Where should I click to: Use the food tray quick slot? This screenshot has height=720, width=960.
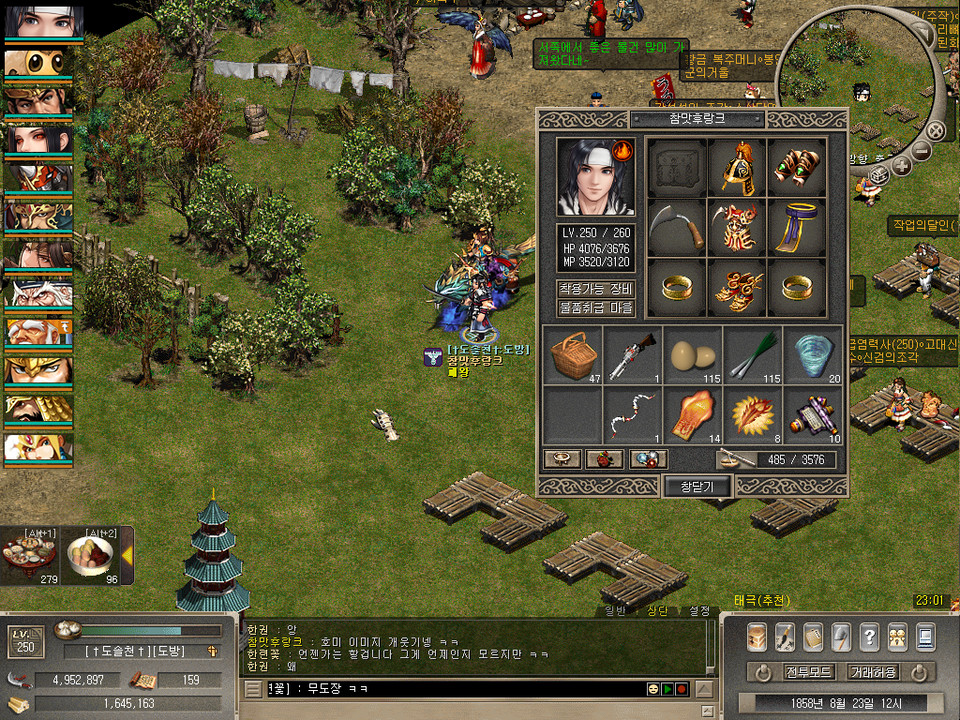pos(28,555)
